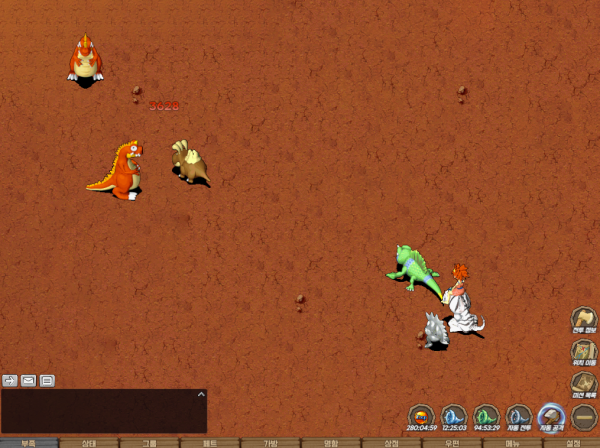600x448 pixels.
Task: Click the chat window button beside the envelope
Action: point(47,380)
